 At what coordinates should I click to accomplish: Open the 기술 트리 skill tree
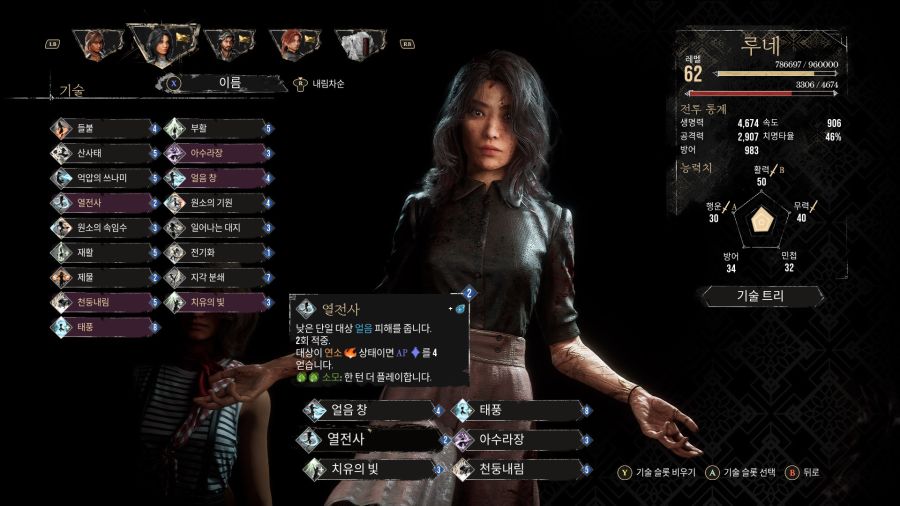pos(763,296)
